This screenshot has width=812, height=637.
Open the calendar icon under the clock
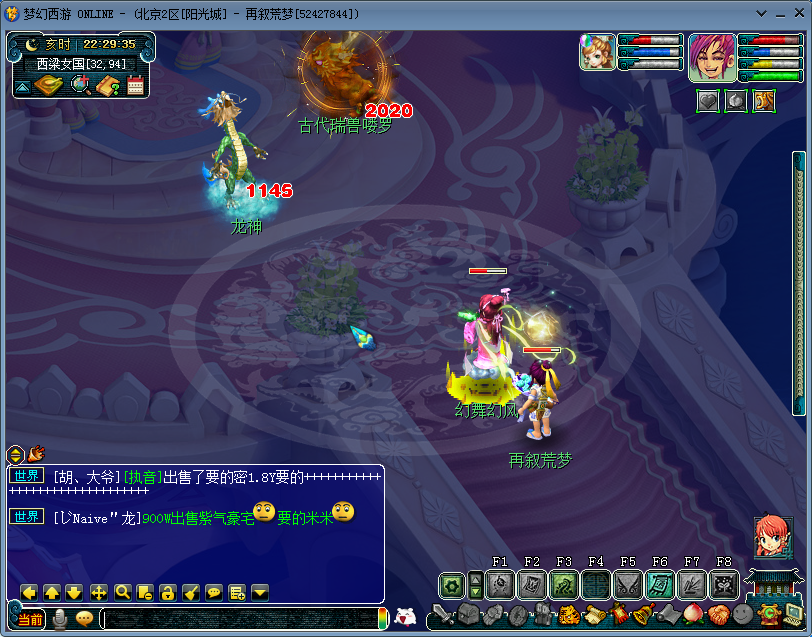click(x=135, y=86)
